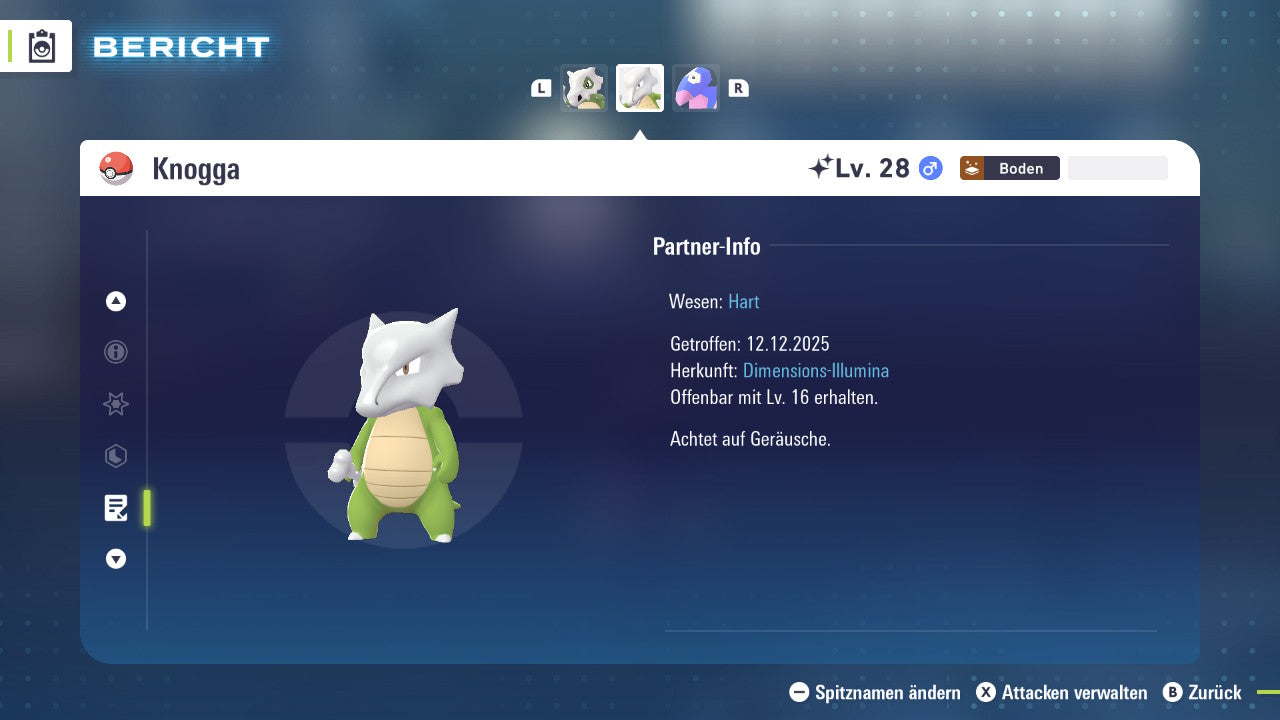
Task: Click the up arrow in side tabs
Action: pos(116,301)
